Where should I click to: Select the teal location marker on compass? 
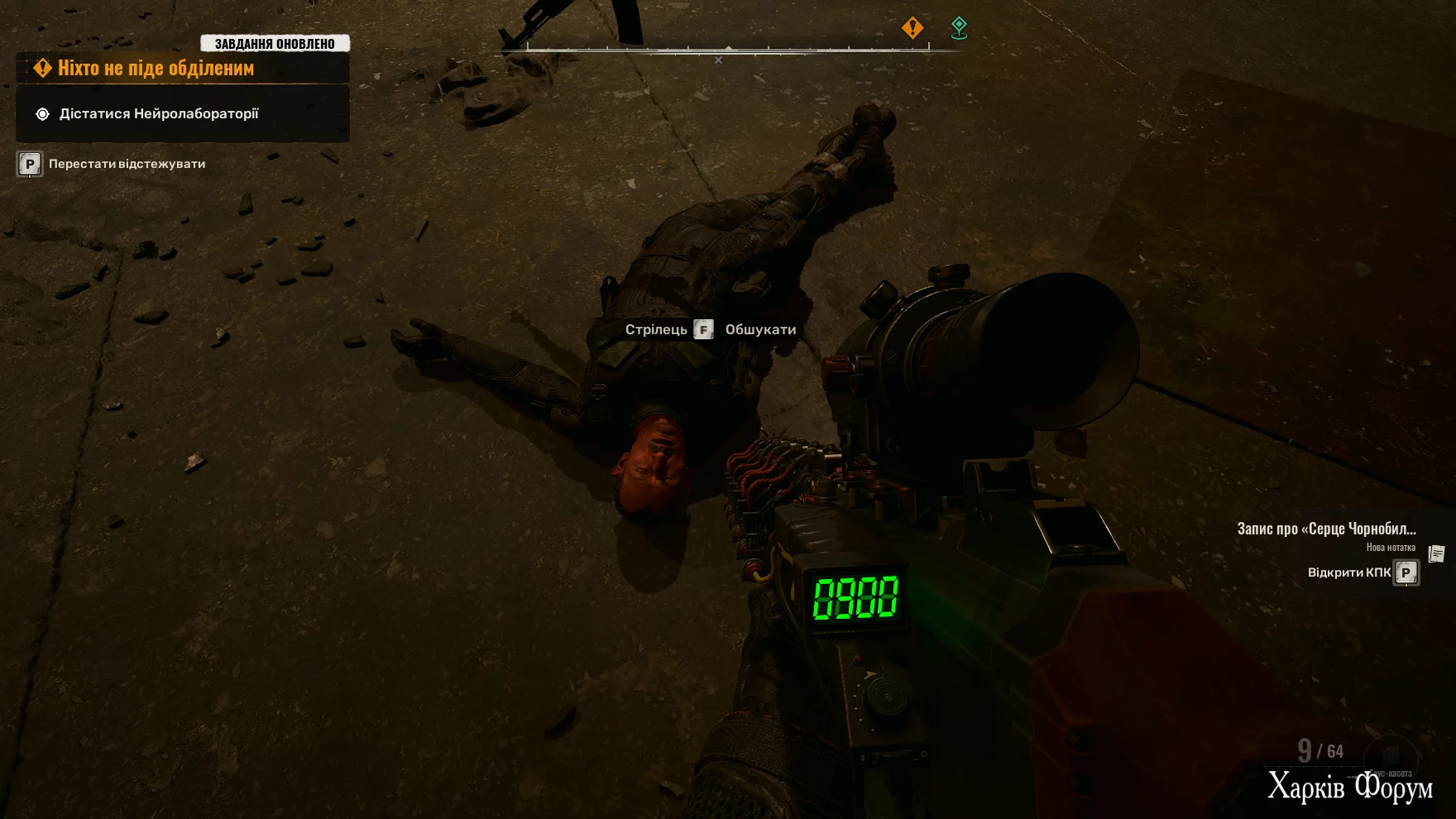coord(959,28)
